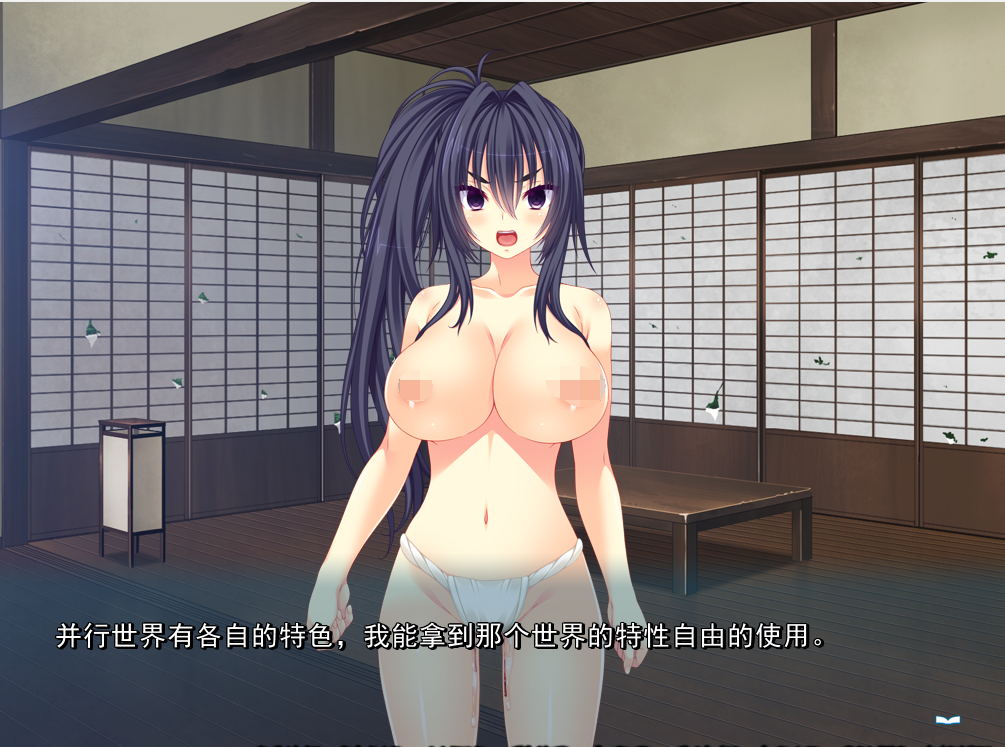Click the open-book continue icon

(947, 719)
